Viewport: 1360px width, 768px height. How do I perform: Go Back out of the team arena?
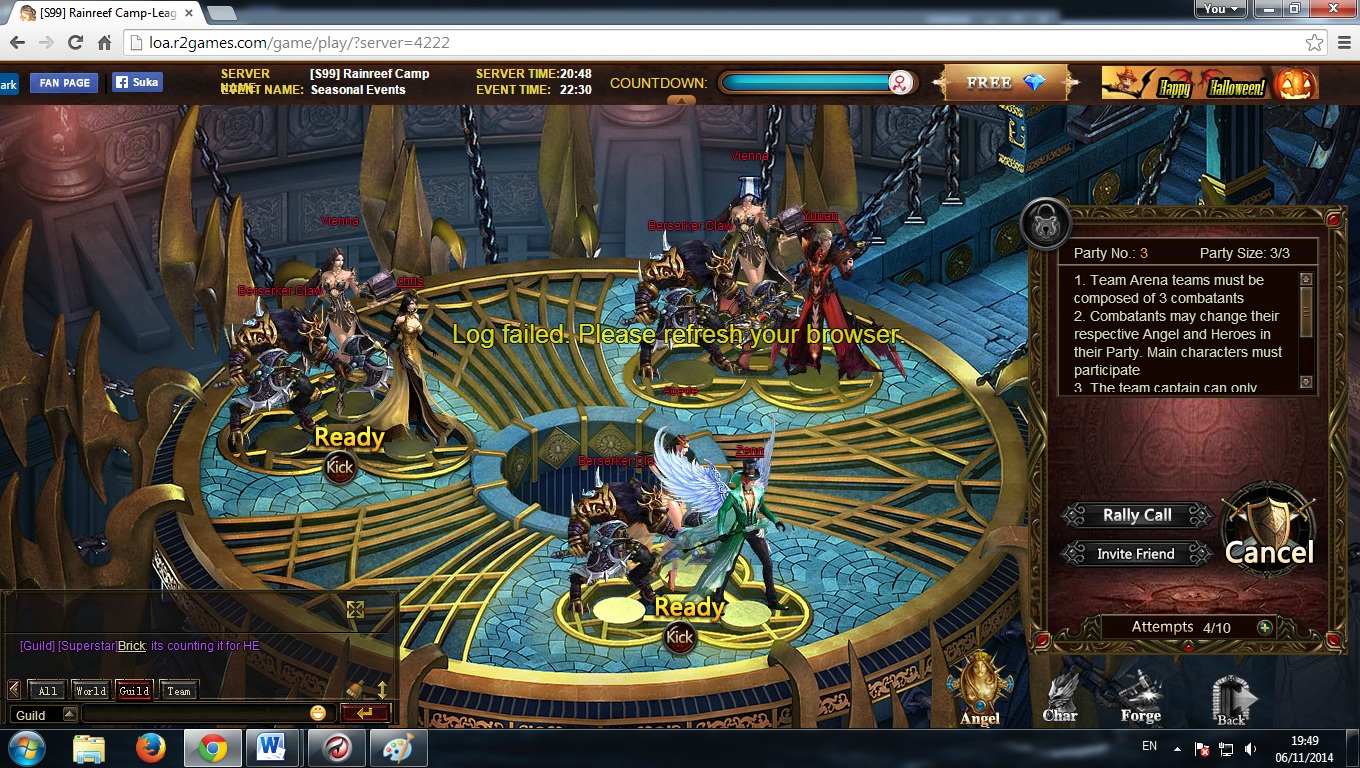[1231, 699]
